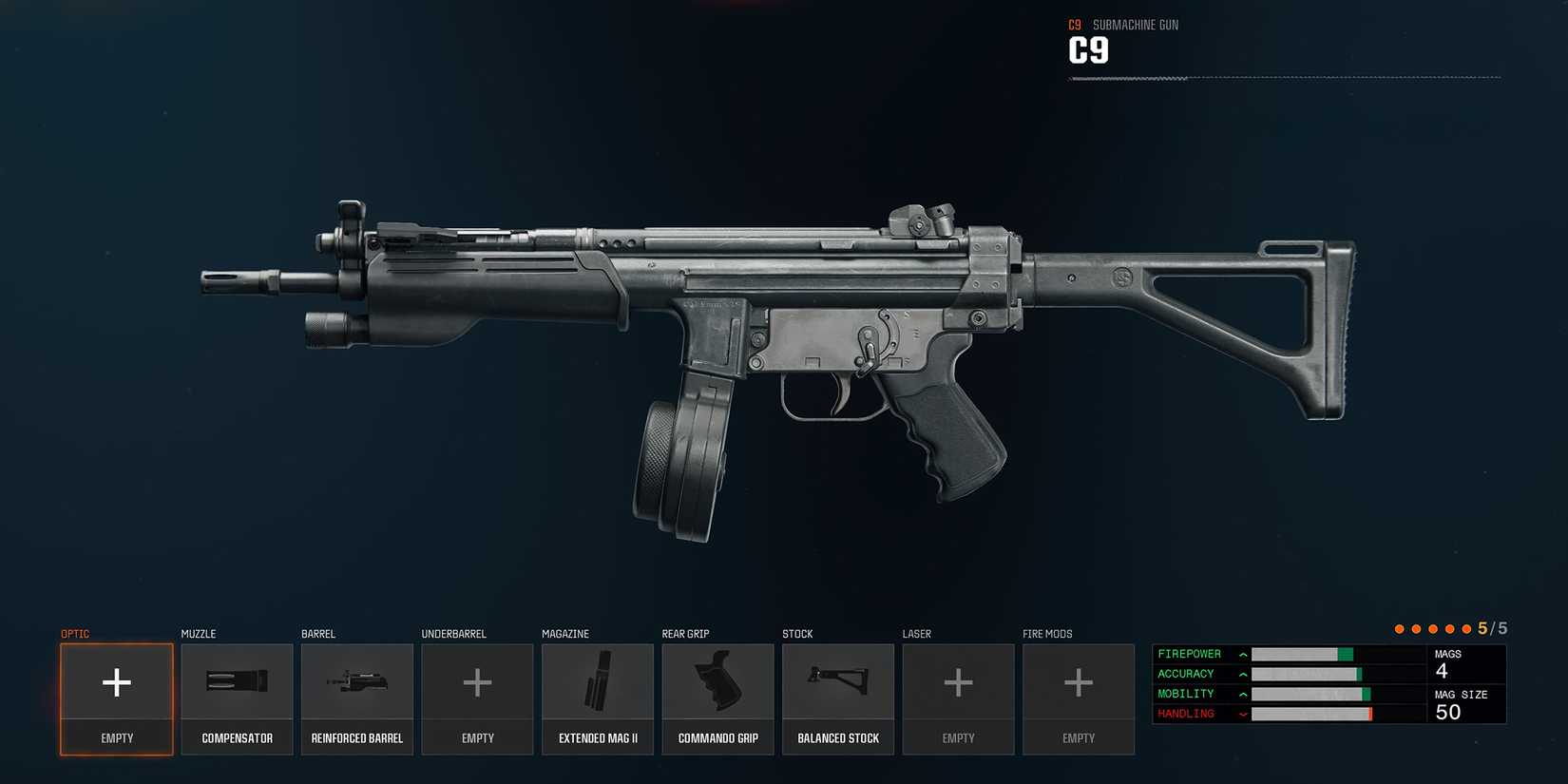Open the Muzzle attachment slot
Viewport: 1568px width, 784px height.
coord(237,698)
